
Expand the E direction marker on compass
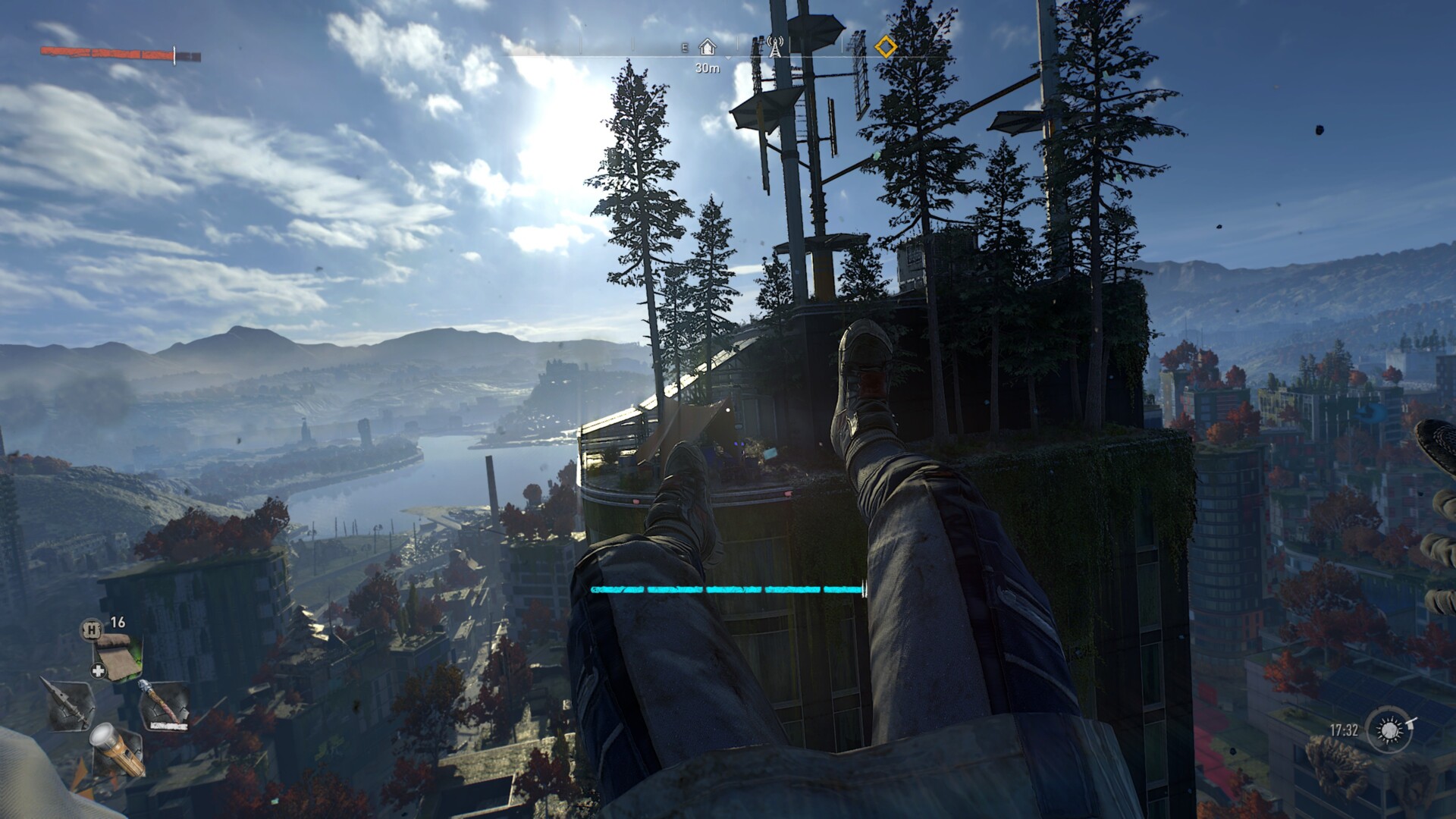(684, 45)
